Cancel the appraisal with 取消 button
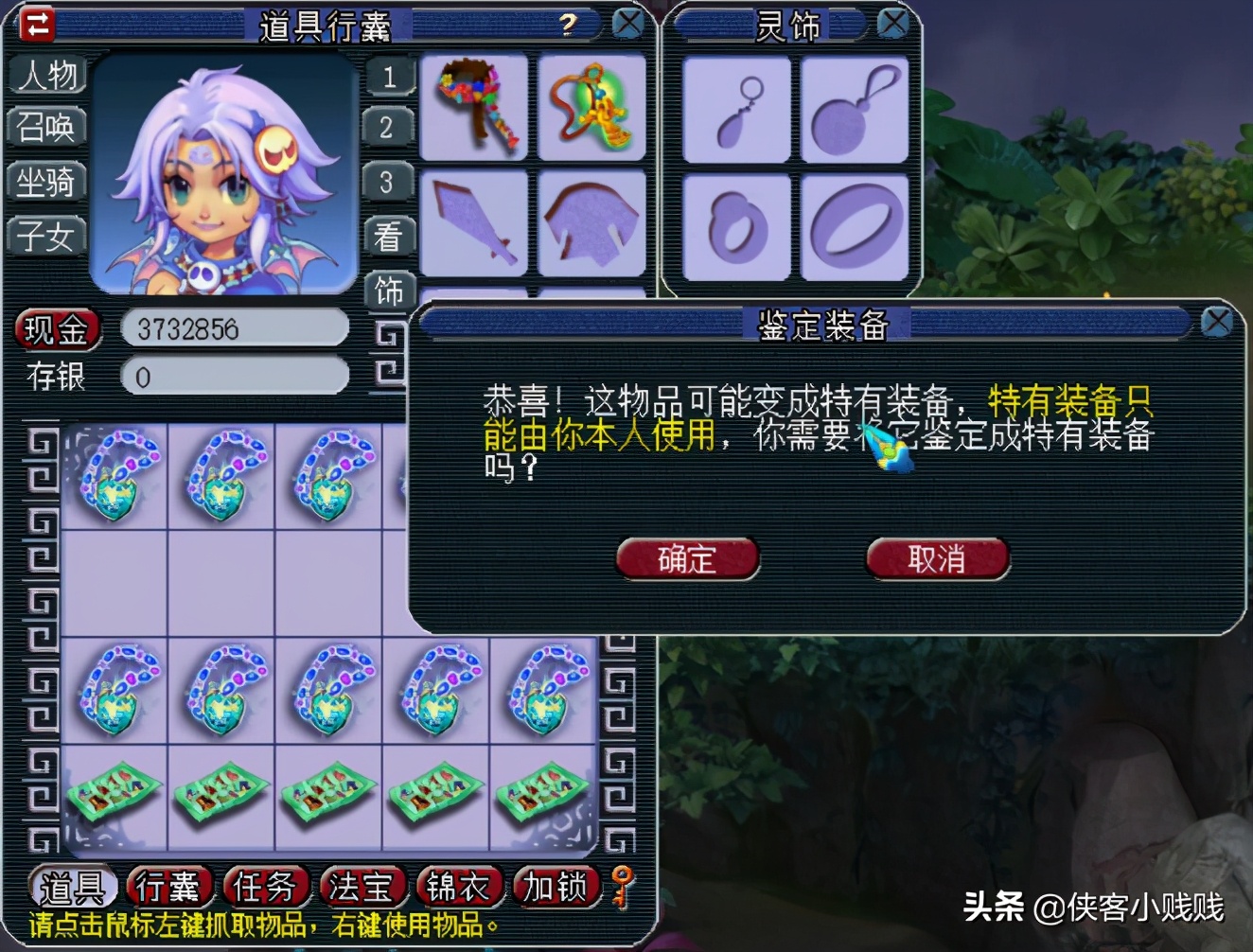This screenshot has height=952, width=1253. (x=936, y=559)
